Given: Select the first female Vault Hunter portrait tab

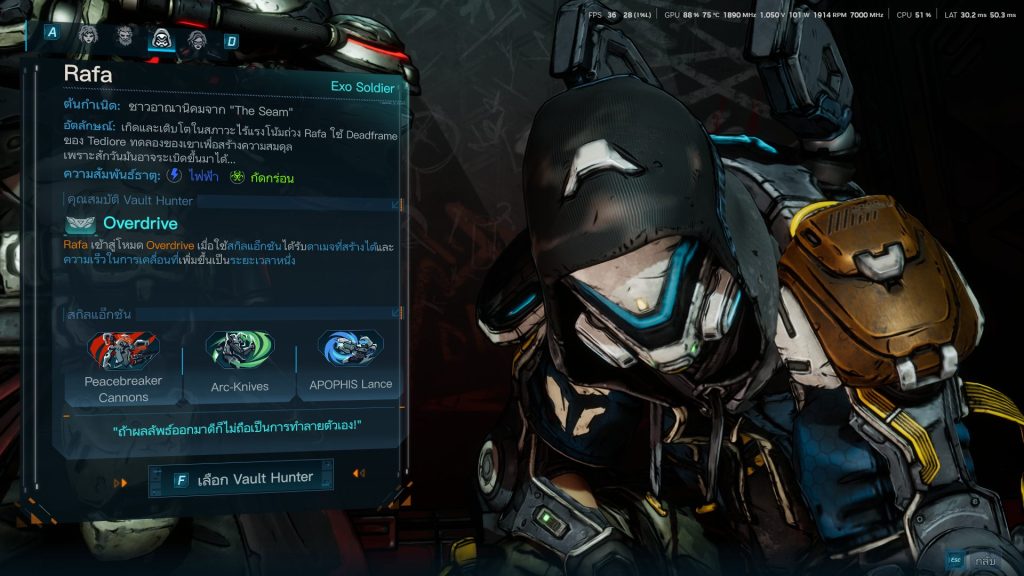Looking at the screenshot, I should [x=88, y=39].
